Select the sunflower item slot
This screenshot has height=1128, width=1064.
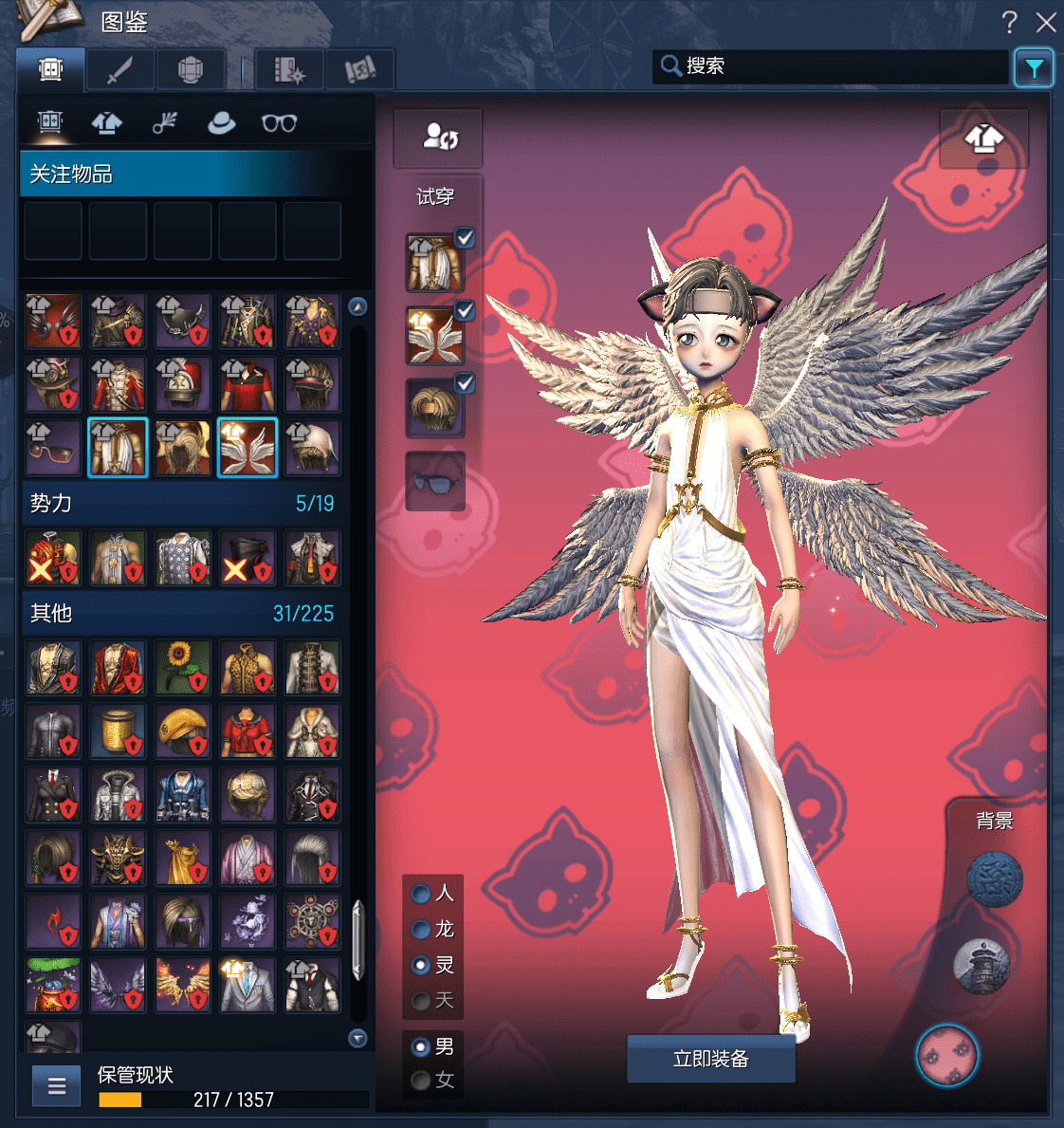point(183,667)
